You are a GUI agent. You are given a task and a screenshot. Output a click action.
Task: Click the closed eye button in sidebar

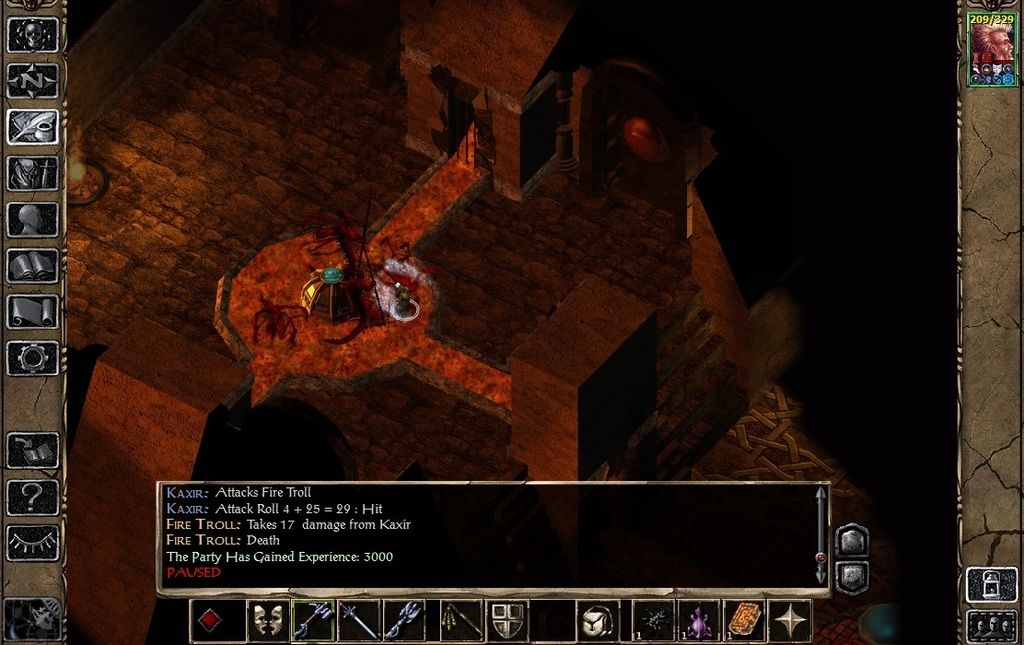[33, 542]
